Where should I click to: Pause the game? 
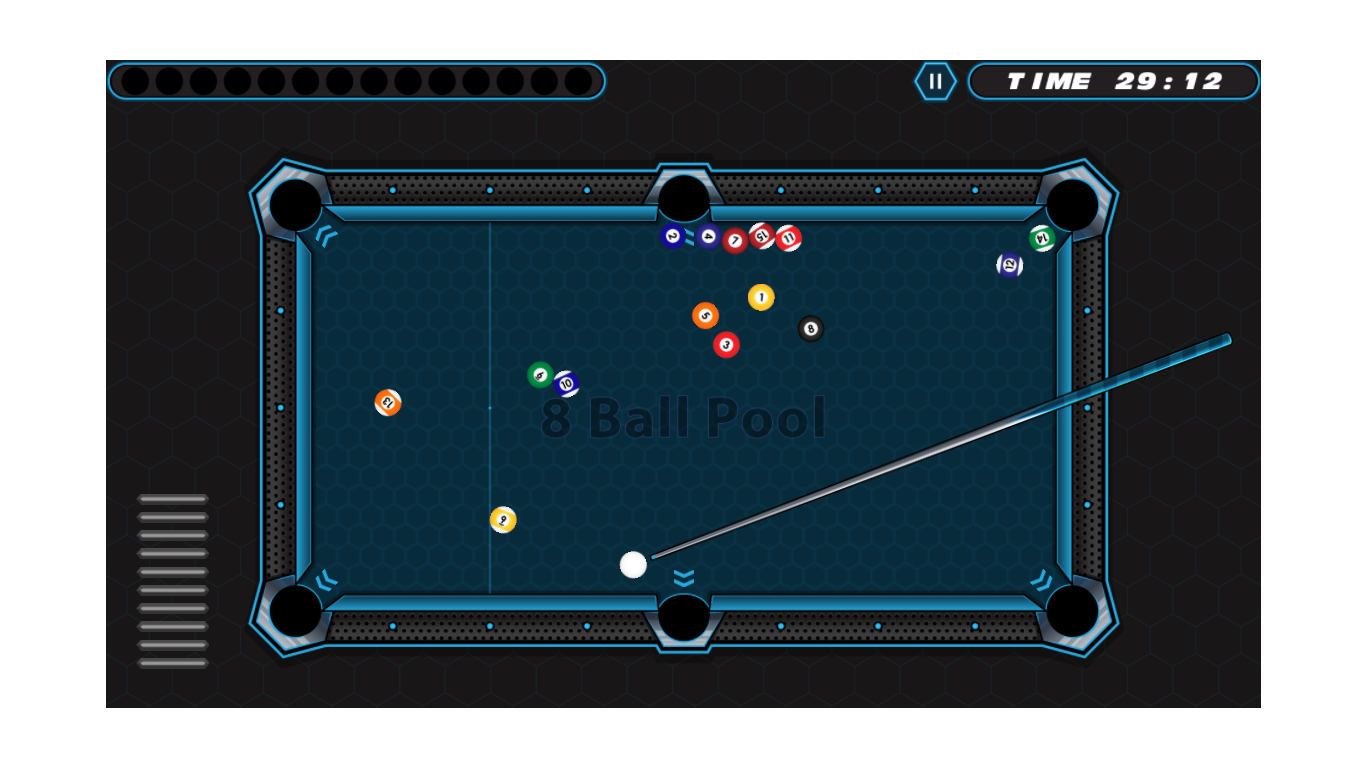tap(936, 81)
